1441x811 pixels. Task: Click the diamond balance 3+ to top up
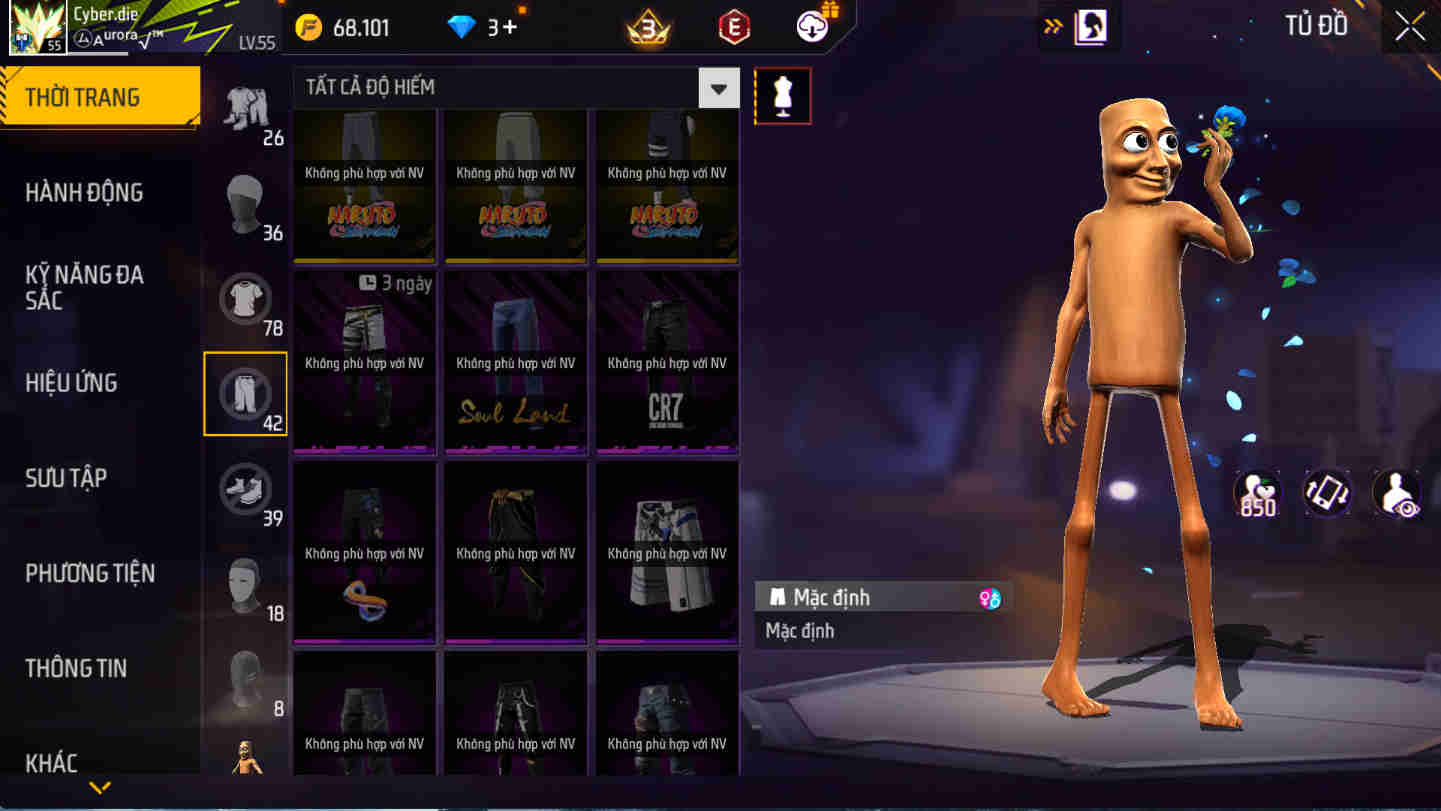(480, 27)
